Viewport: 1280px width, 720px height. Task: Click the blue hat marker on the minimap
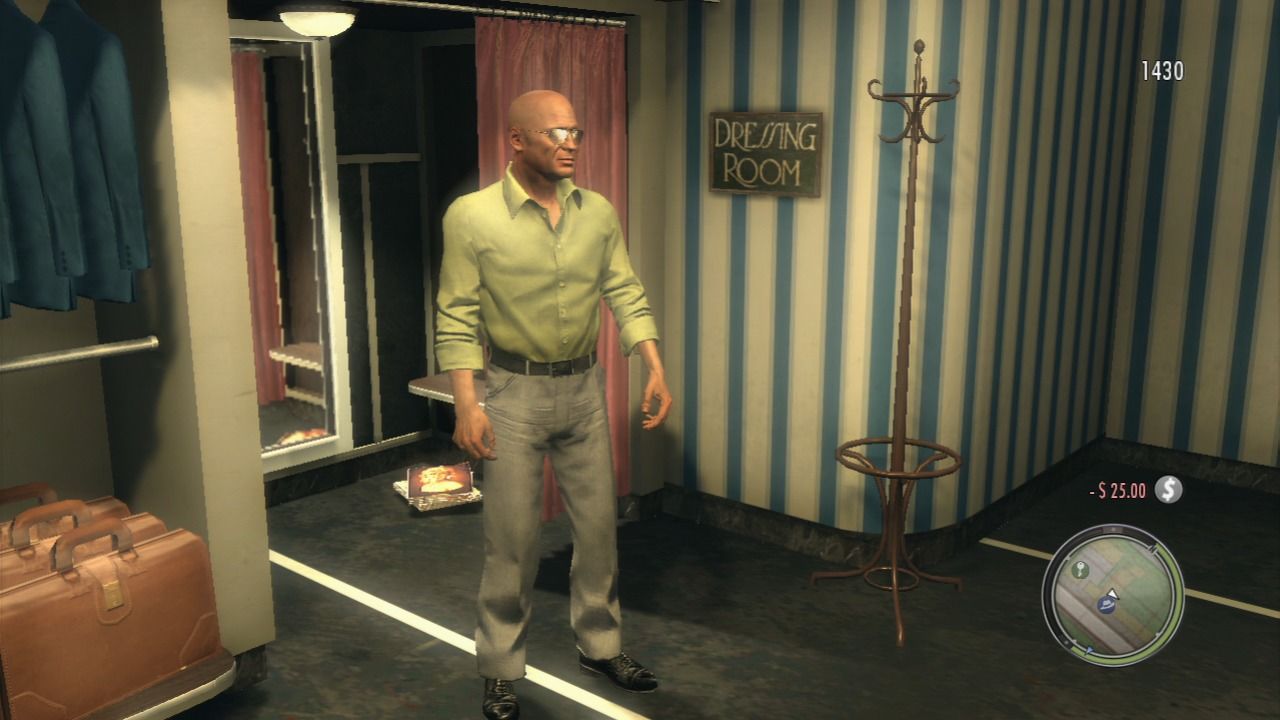[1106, 605]
